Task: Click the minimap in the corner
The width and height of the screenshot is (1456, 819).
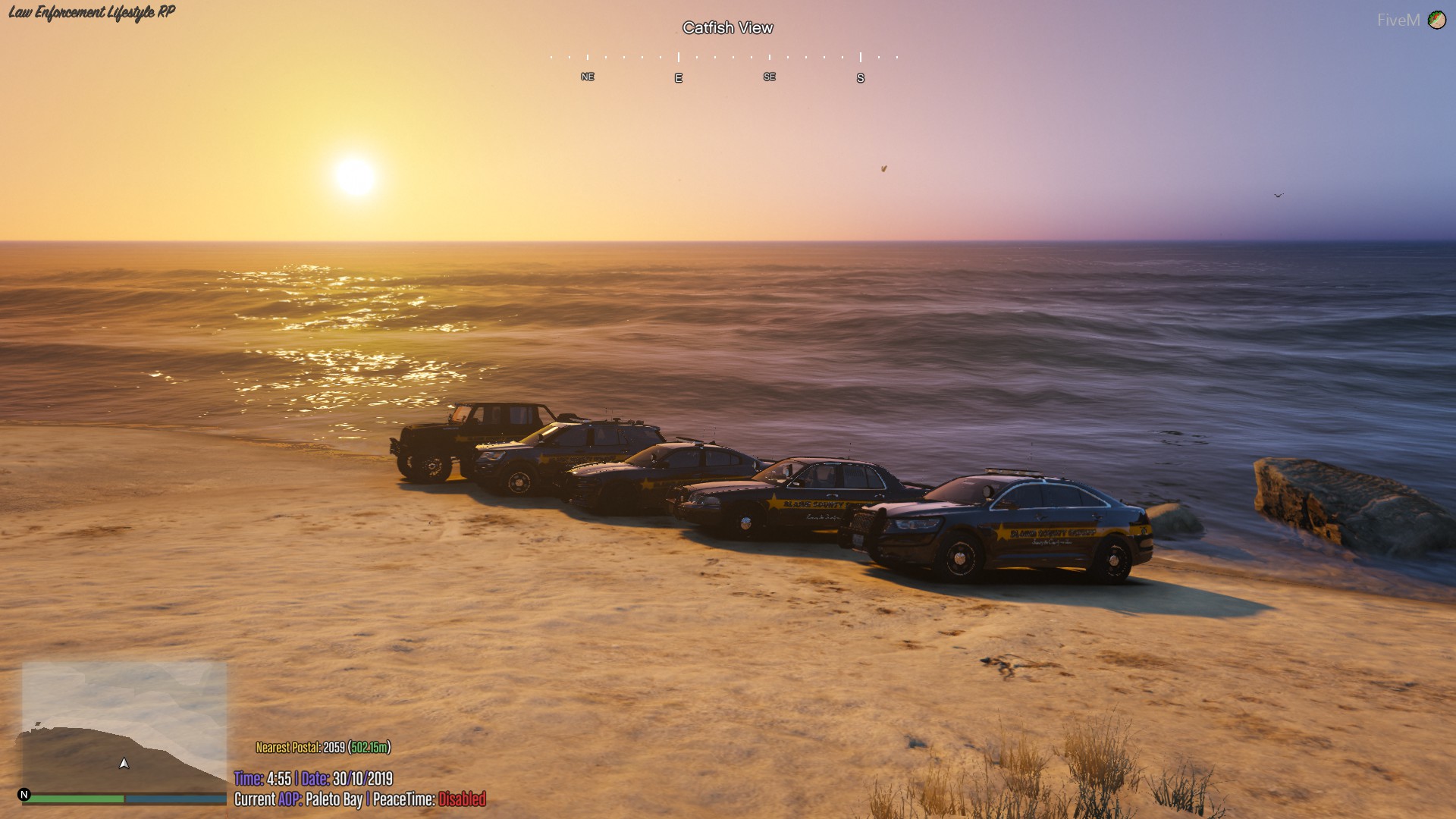Action: (124, 726)
